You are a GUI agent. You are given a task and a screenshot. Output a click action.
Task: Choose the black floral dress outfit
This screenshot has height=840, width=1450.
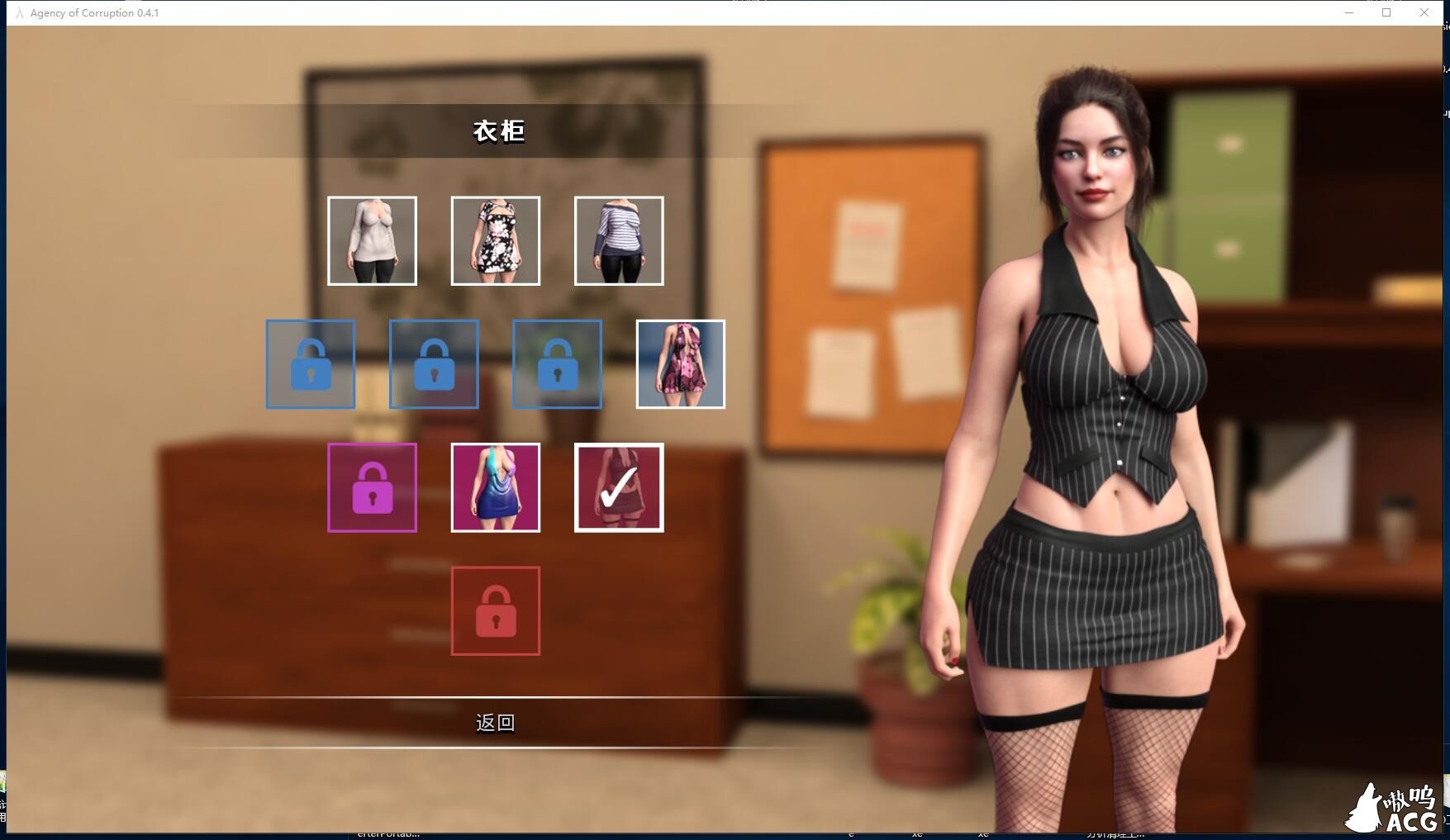[495, 240]
